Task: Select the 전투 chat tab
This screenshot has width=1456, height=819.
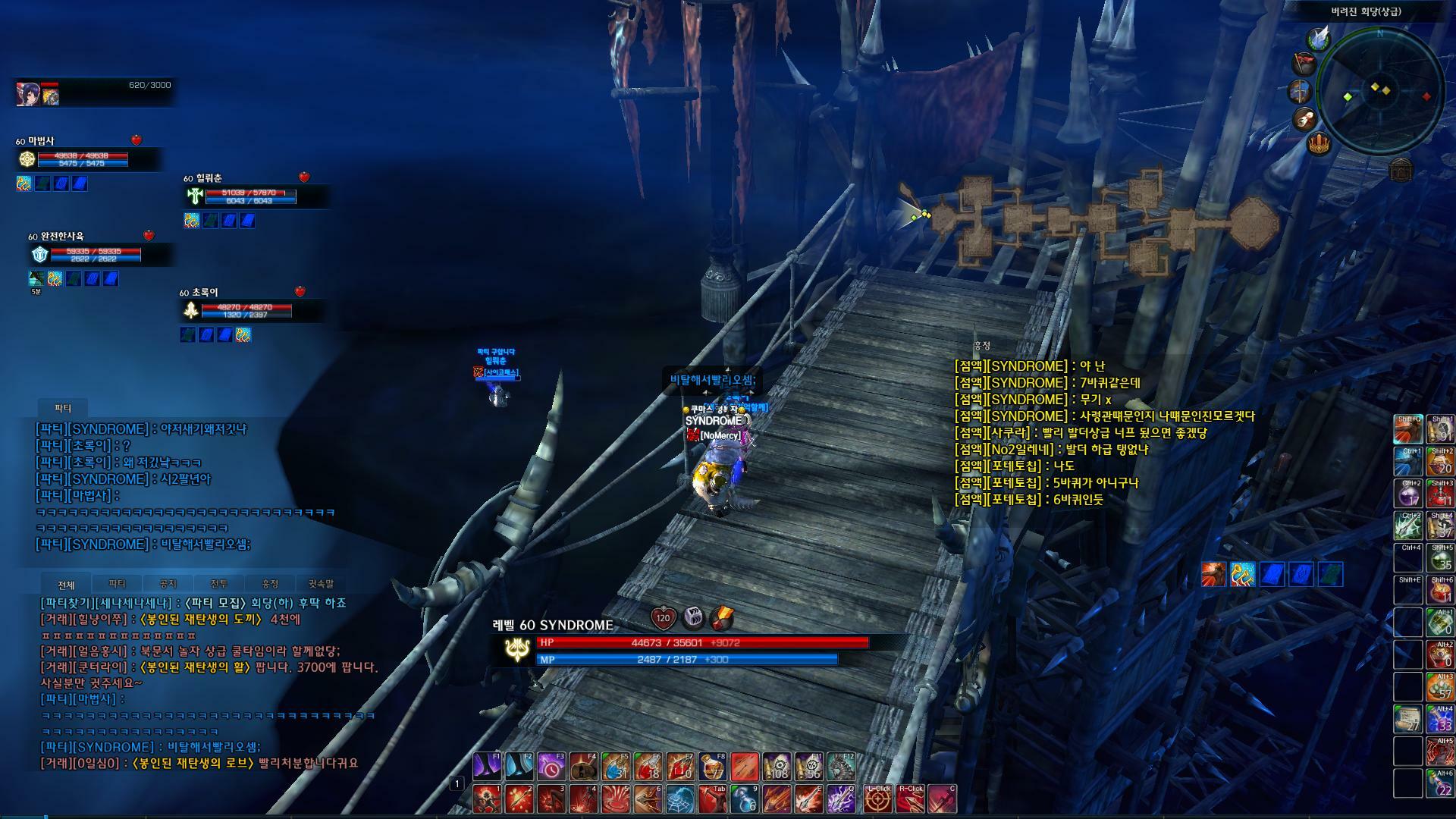Action: coord(218,584)
